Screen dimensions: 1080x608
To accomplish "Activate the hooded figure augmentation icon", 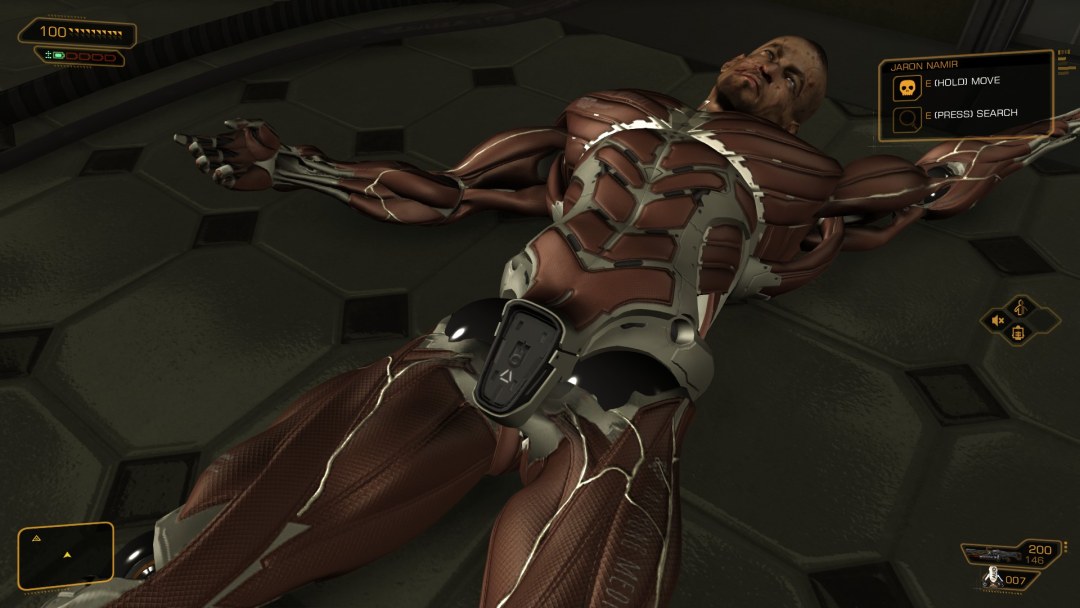I will click(1020, 307).
